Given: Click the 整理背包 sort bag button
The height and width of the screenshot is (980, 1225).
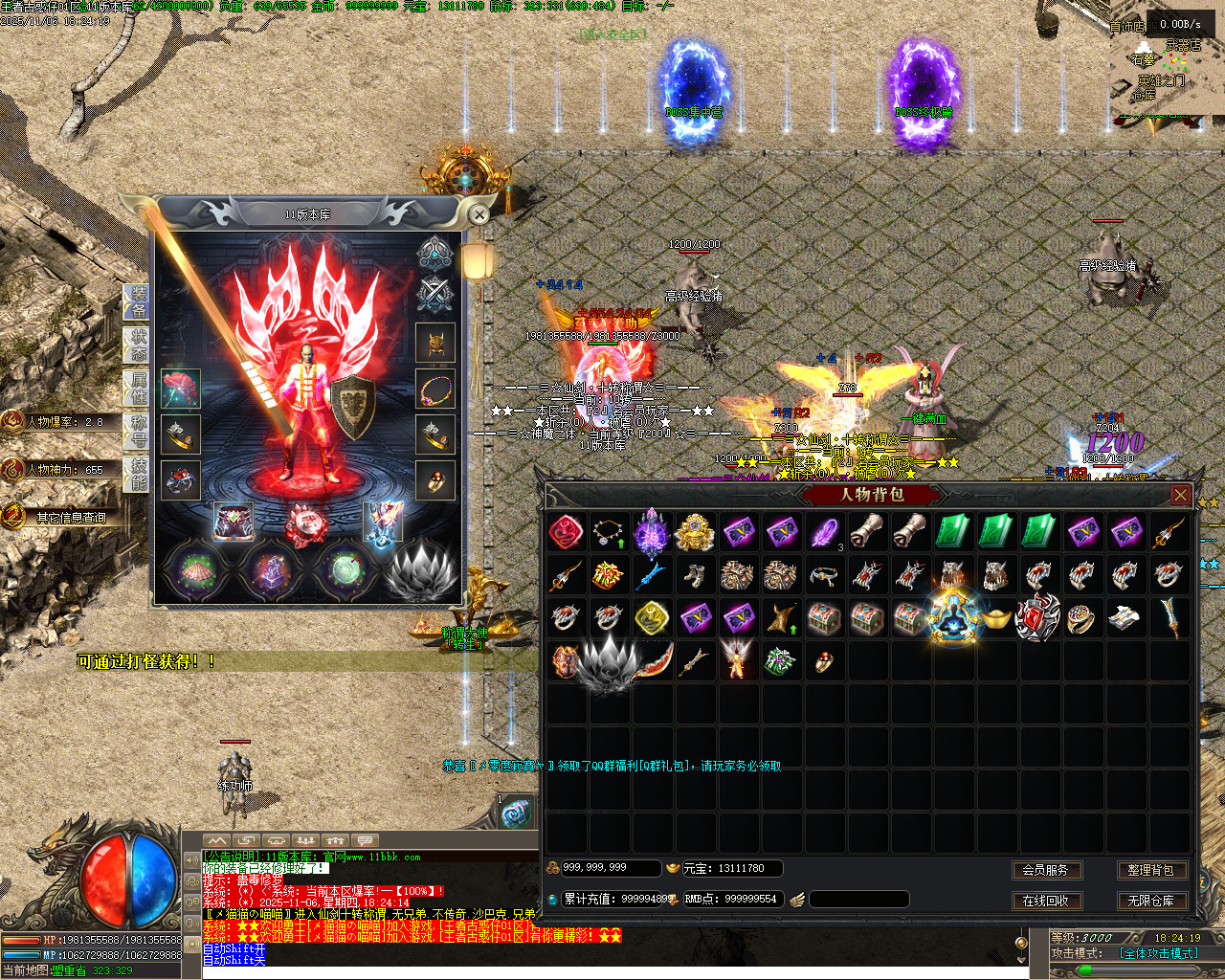Looking at the screenshot, I should point(1150,870).
